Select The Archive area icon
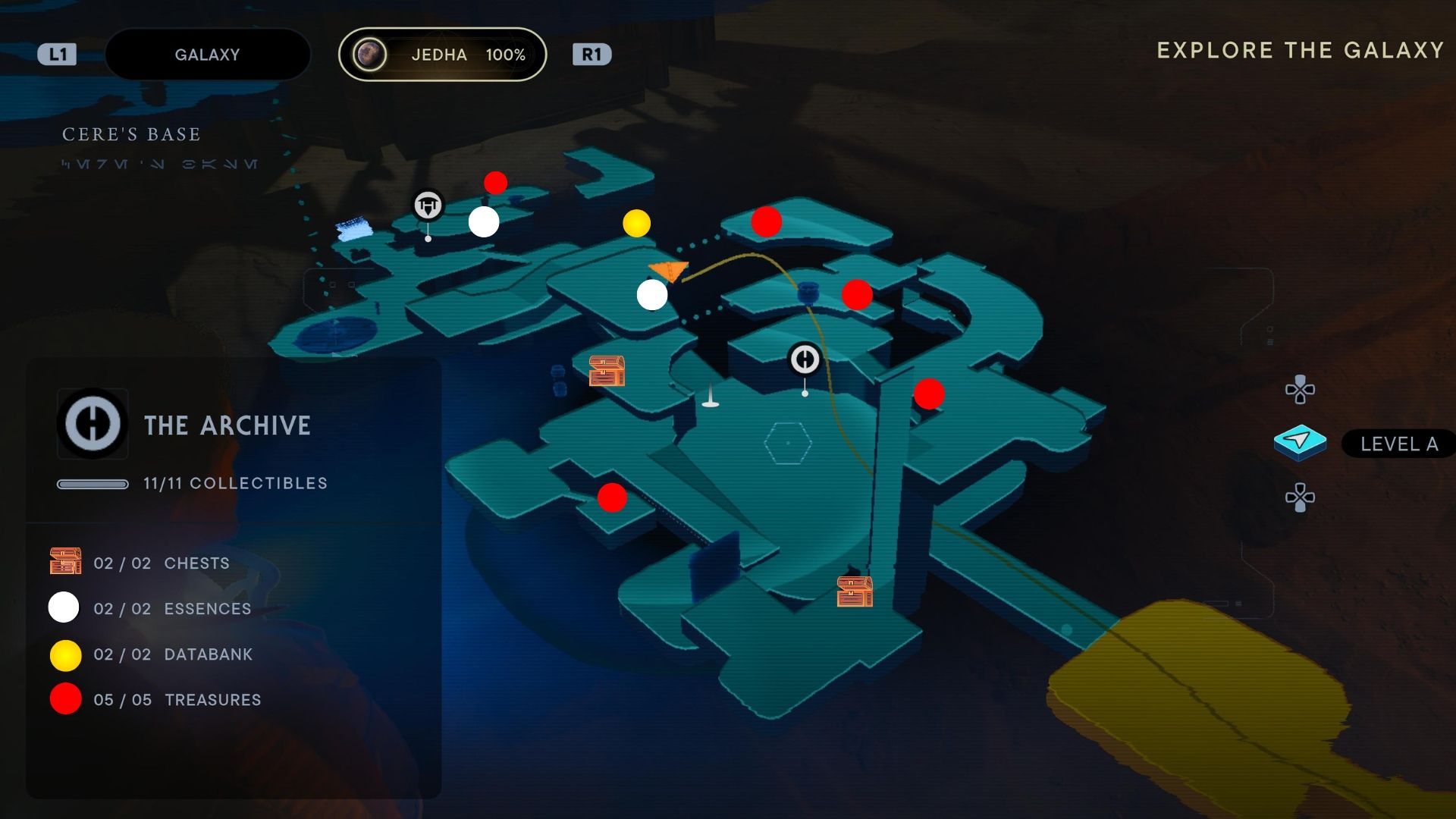 [x=93, y=424]
